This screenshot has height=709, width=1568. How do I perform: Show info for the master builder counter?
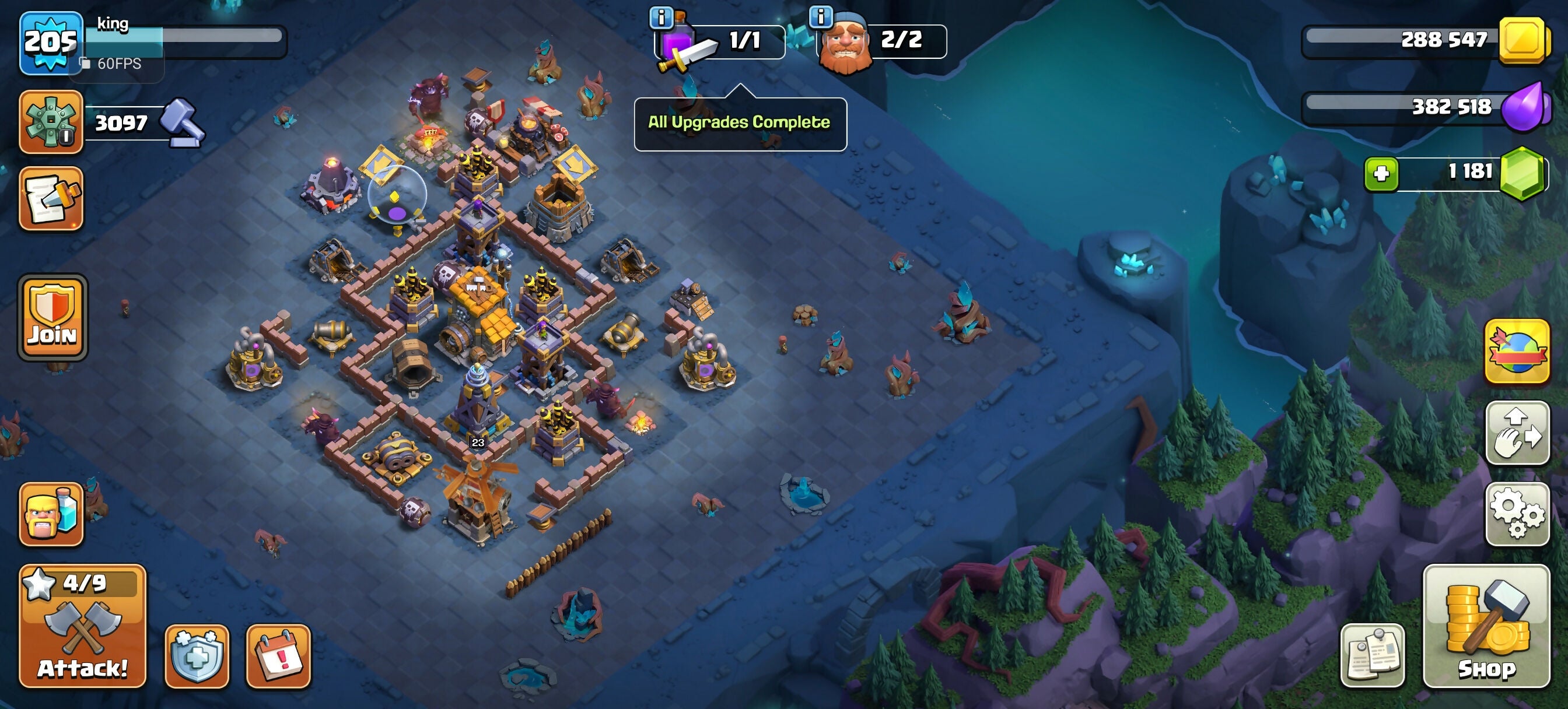(x=821, y=17)
